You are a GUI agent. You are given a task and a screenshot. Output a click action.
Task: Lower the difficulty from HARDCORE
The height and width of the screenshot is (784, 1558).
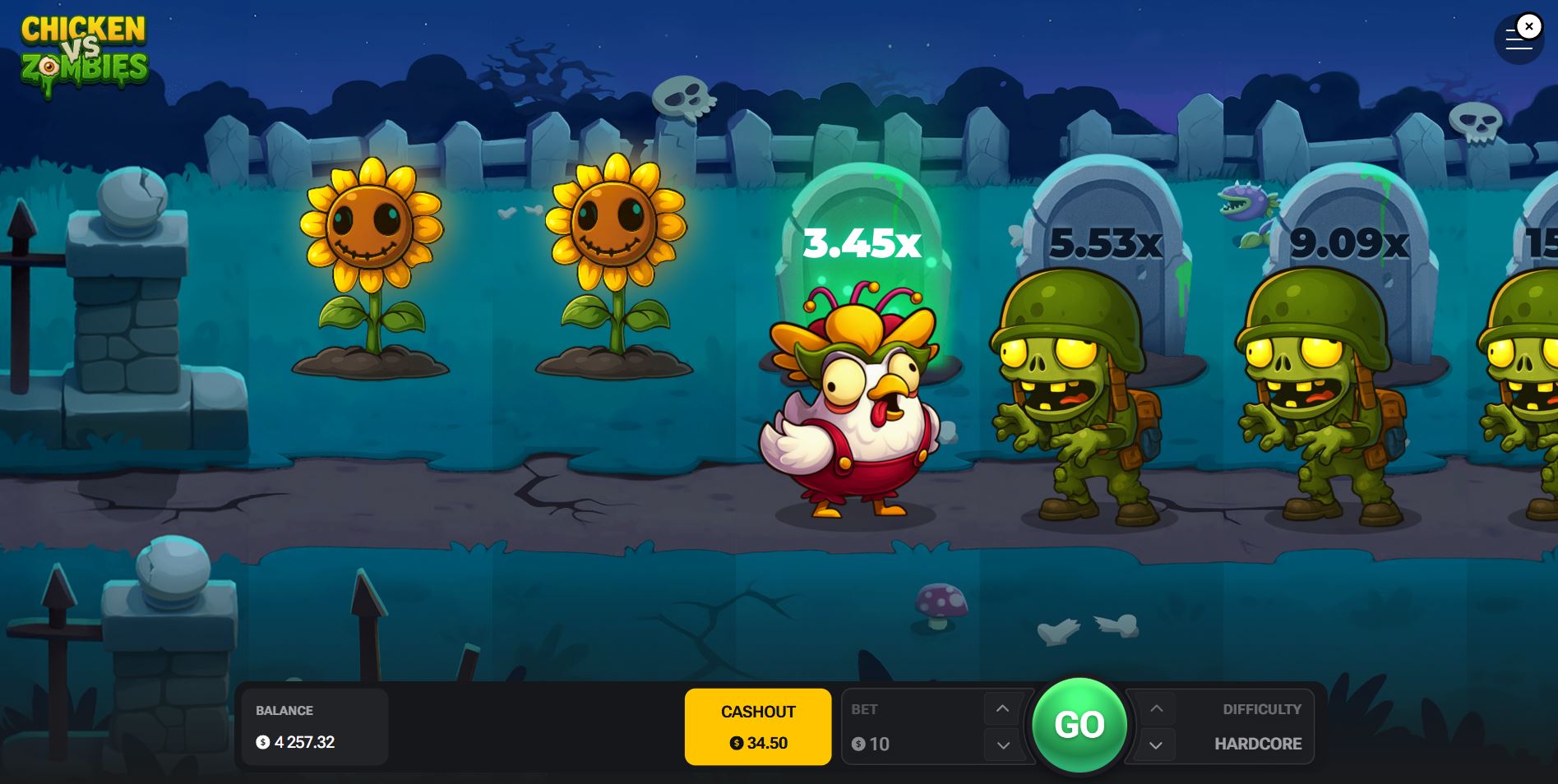click(x=1157, y=745)
